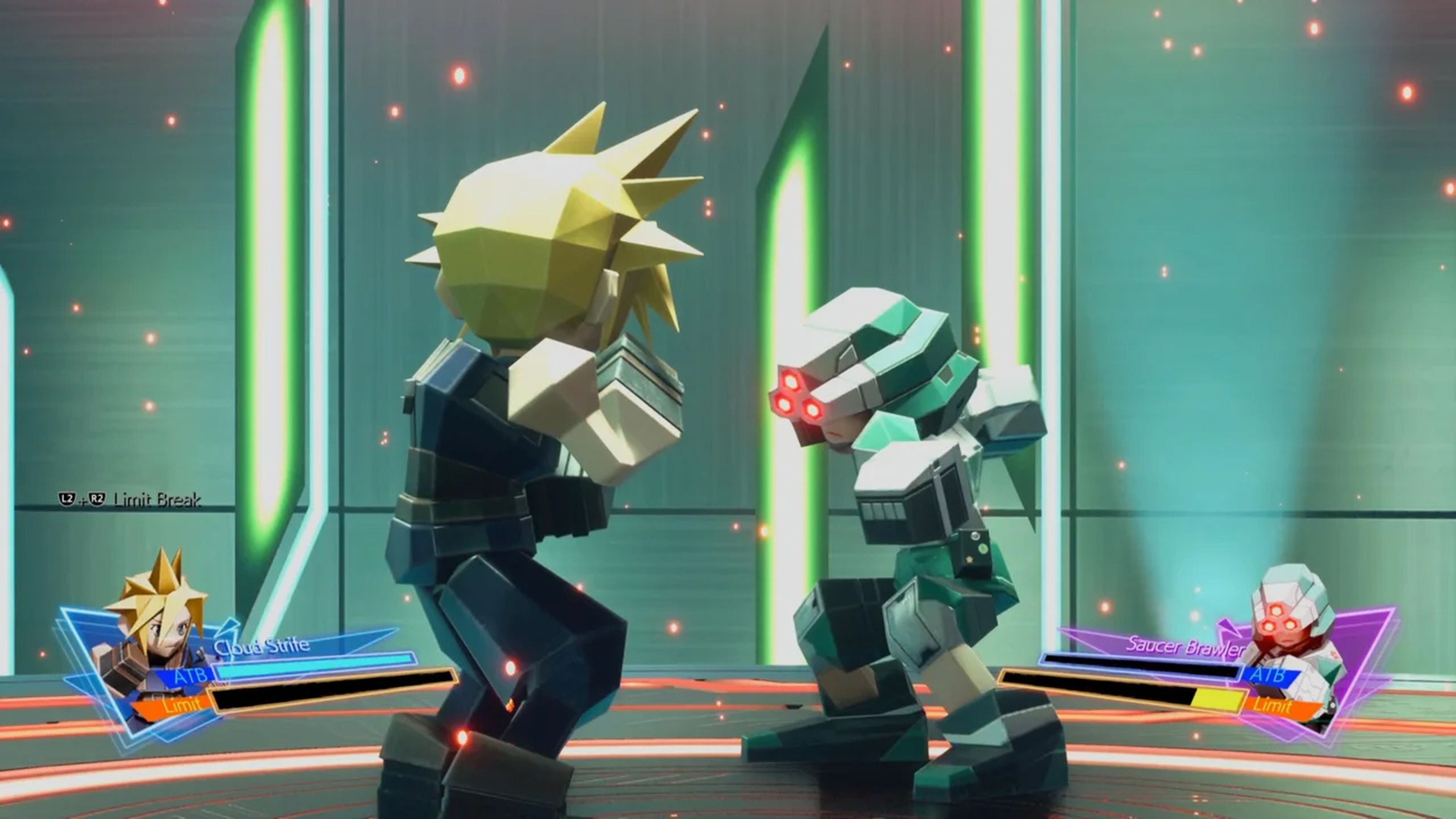This screenshot has height=819, width=1456.
Task: Click the blue diamond emblem on Cloud's nameplate
Action: pyautogui.click(x=229, y=628)
